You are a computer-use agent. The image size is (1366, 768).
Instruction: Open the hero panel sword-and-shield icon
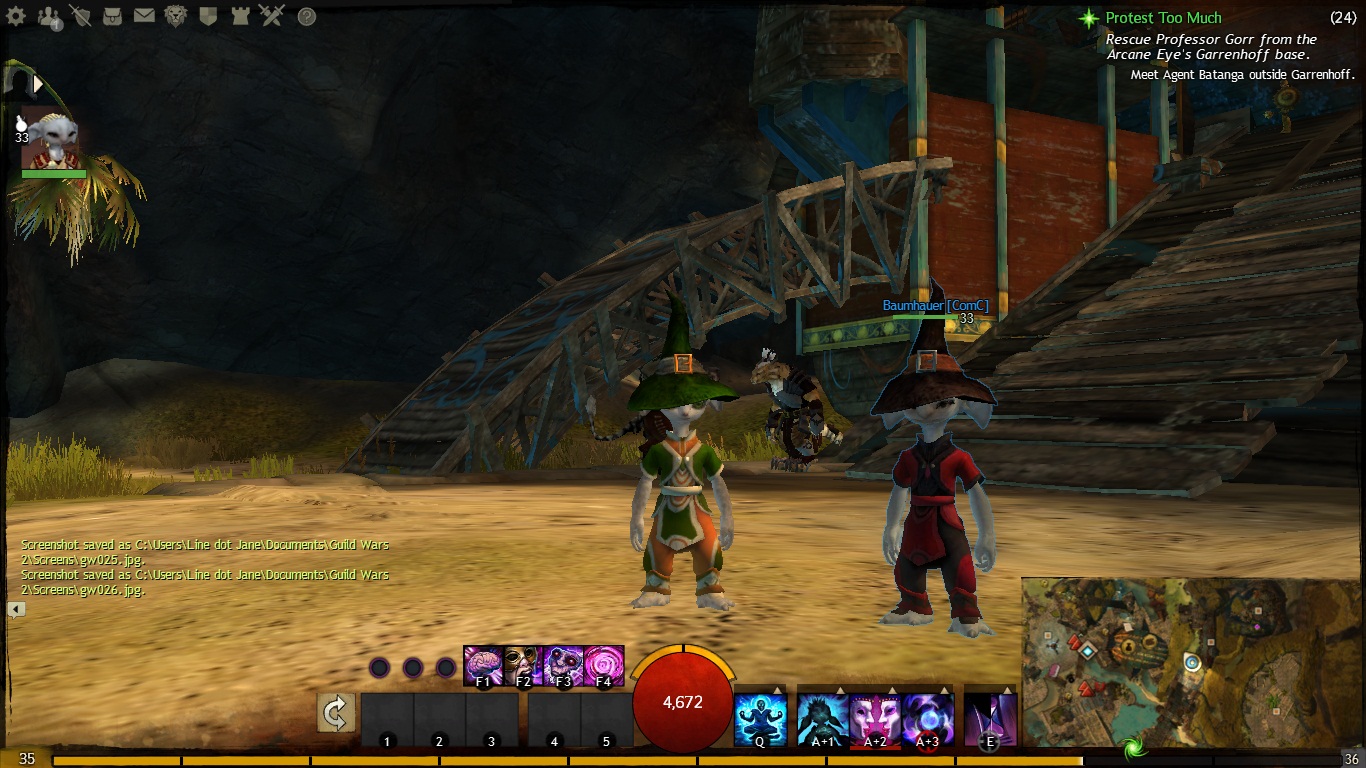pyautogui.click(x=81, y=16)
